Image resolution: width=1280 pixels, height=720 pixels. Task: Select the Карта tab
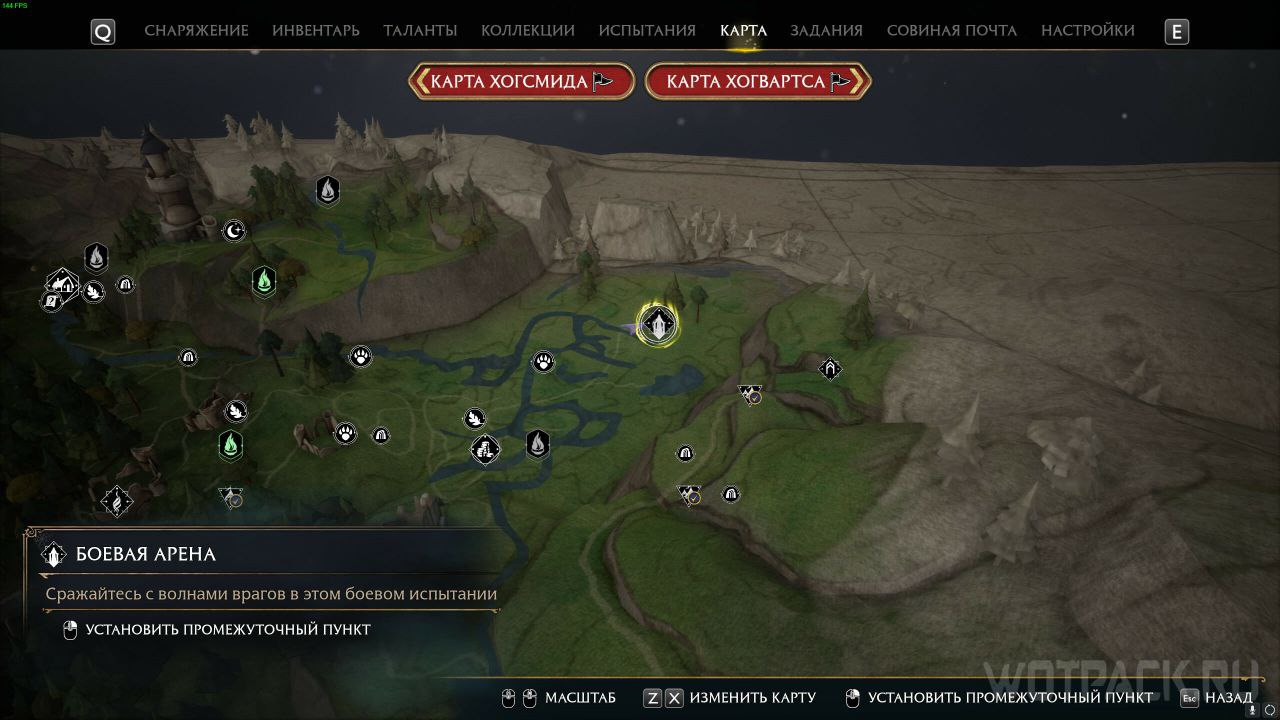(x=743, y=30)
